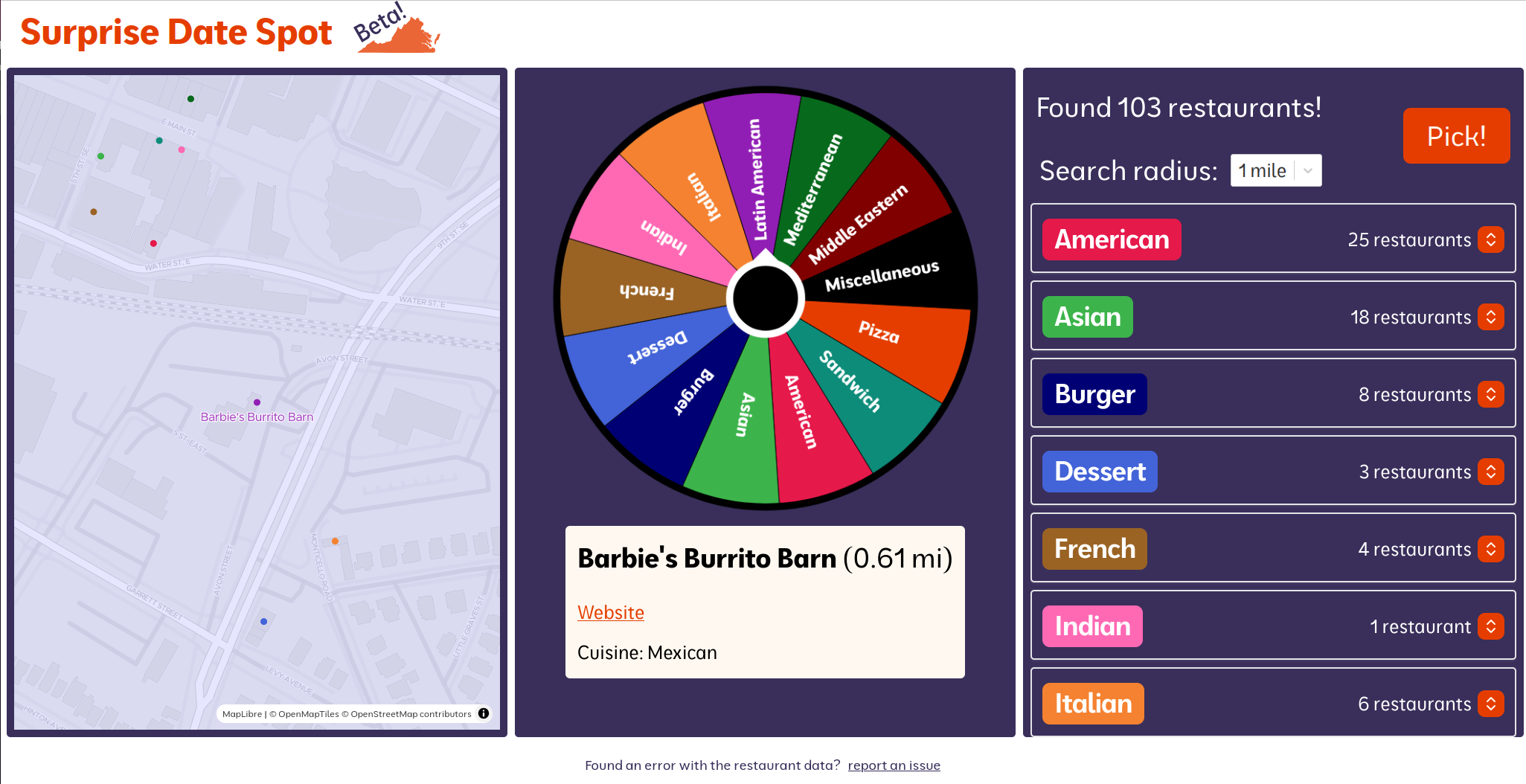Image resolution: width=1526 pixels, height=784 pixels.
Task: Open Barbie's Burrito Barn's Website link
Action: pos(610,612)
